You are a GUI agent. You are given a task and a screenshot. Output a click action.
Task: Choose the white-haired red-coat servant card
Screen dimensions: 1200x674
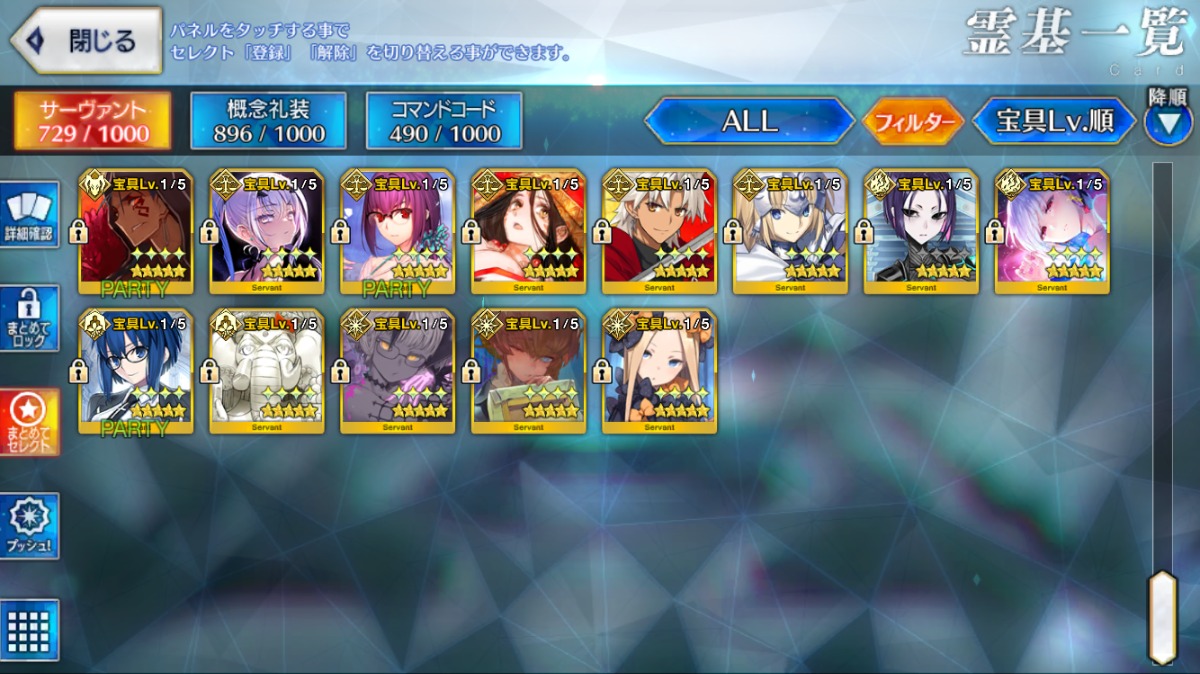point(660,231)
